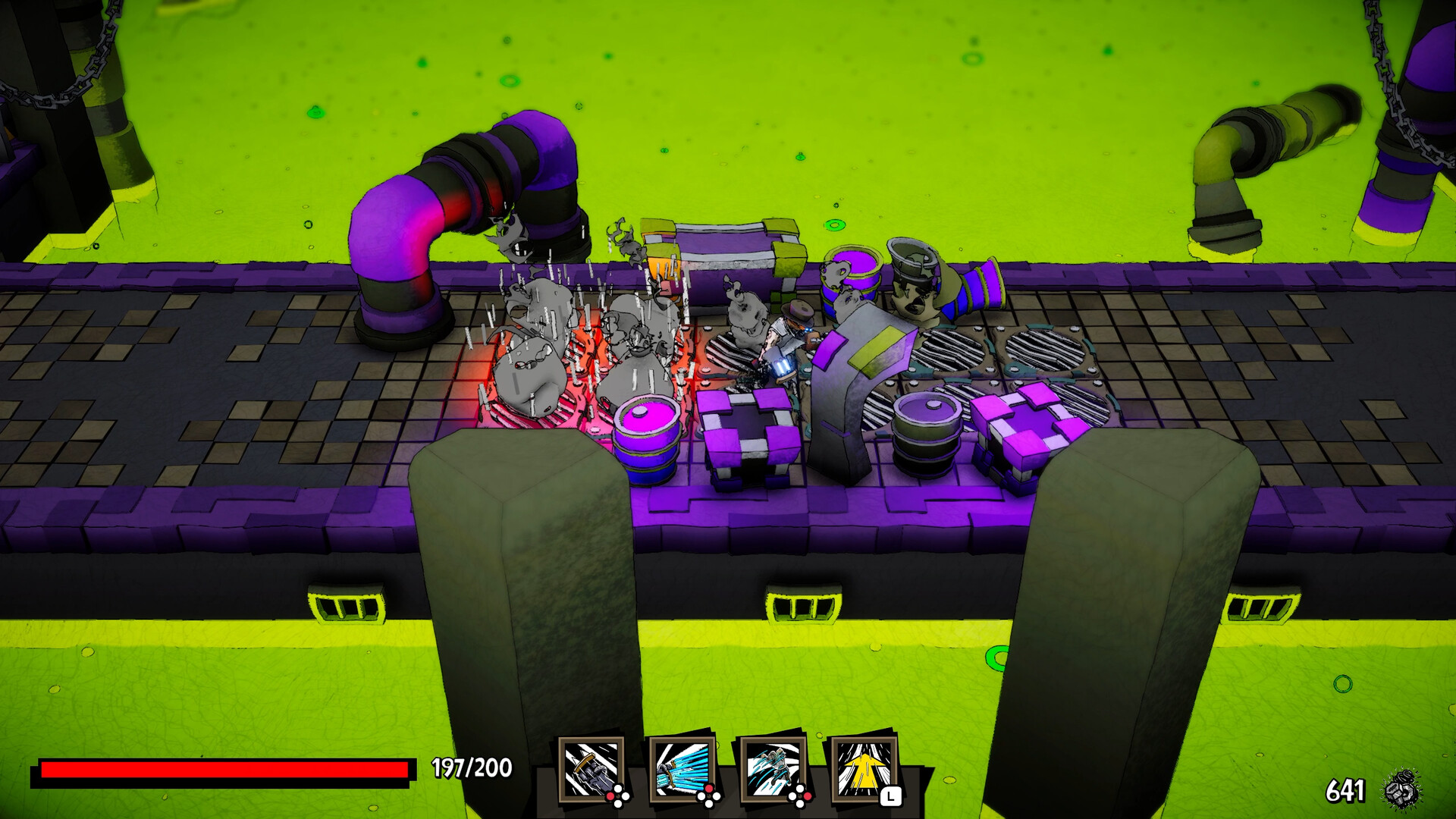1456x819 pixels.
Task: Click the yellow pipe in the top right
Action: (x=1289, y=129)
